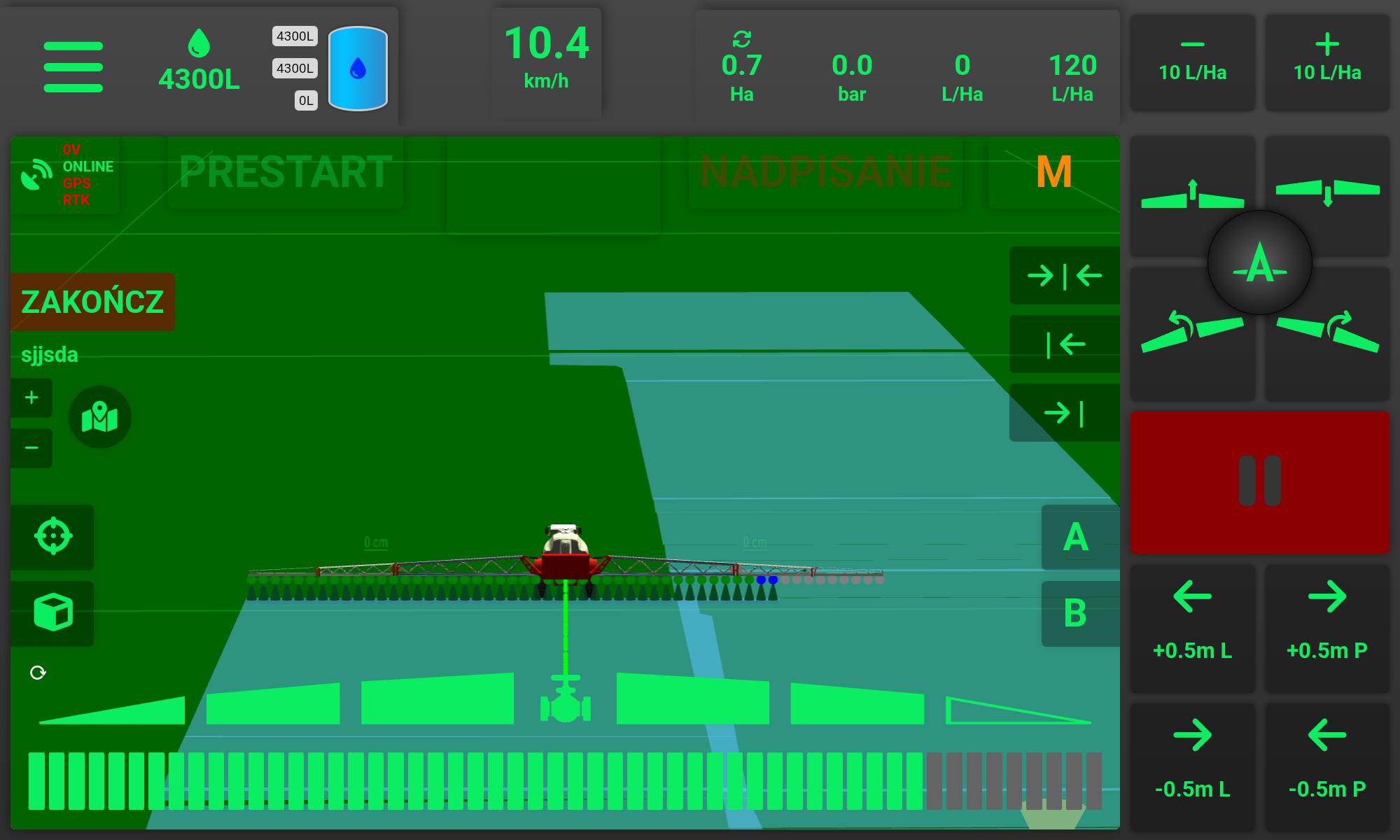Open the hamburger main menu
The image size is (1400, 840).
pyautogui.click(x=73, y=67)
